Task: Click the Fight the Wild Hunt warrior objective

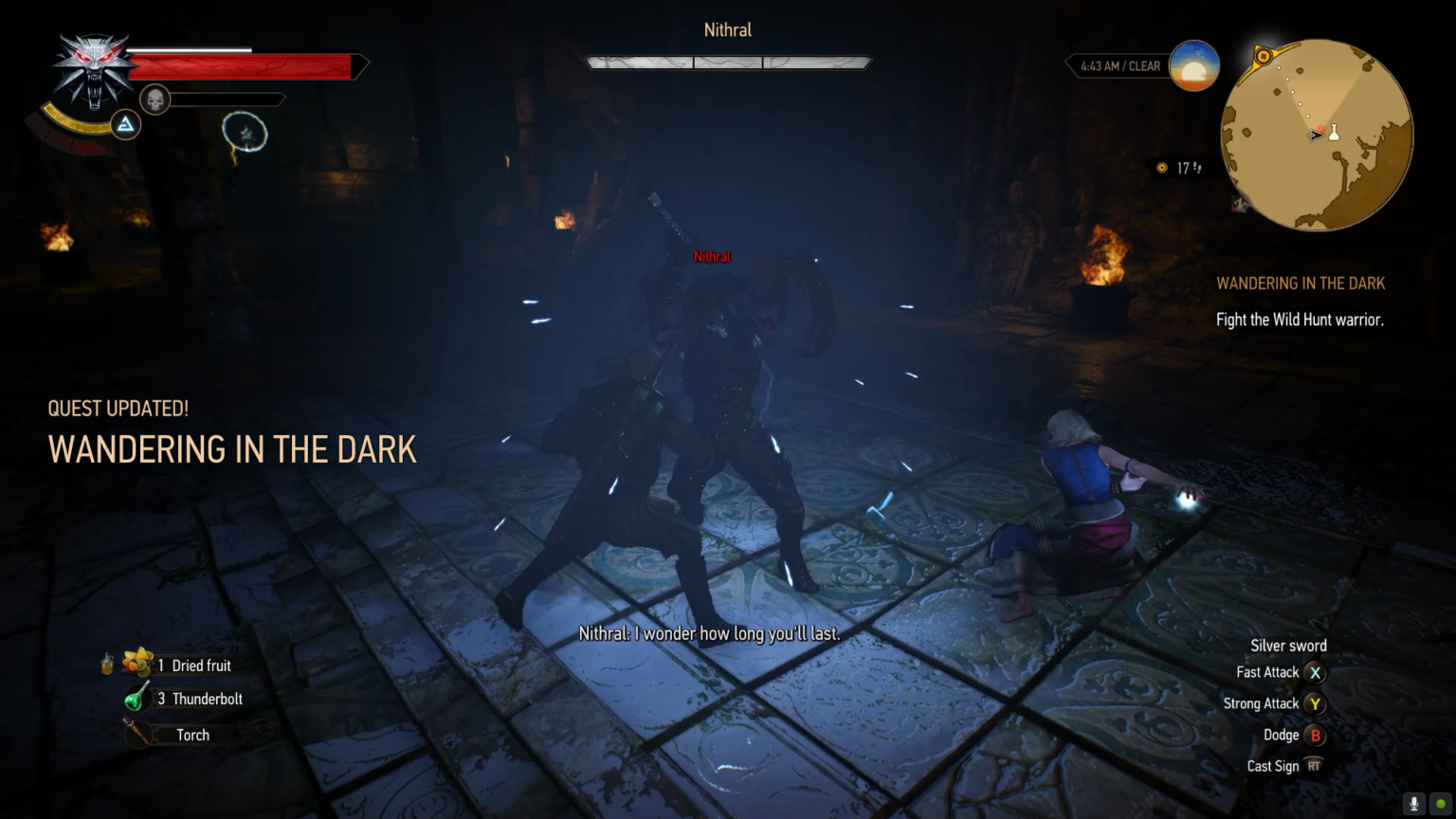Action: click(1301, 320)
